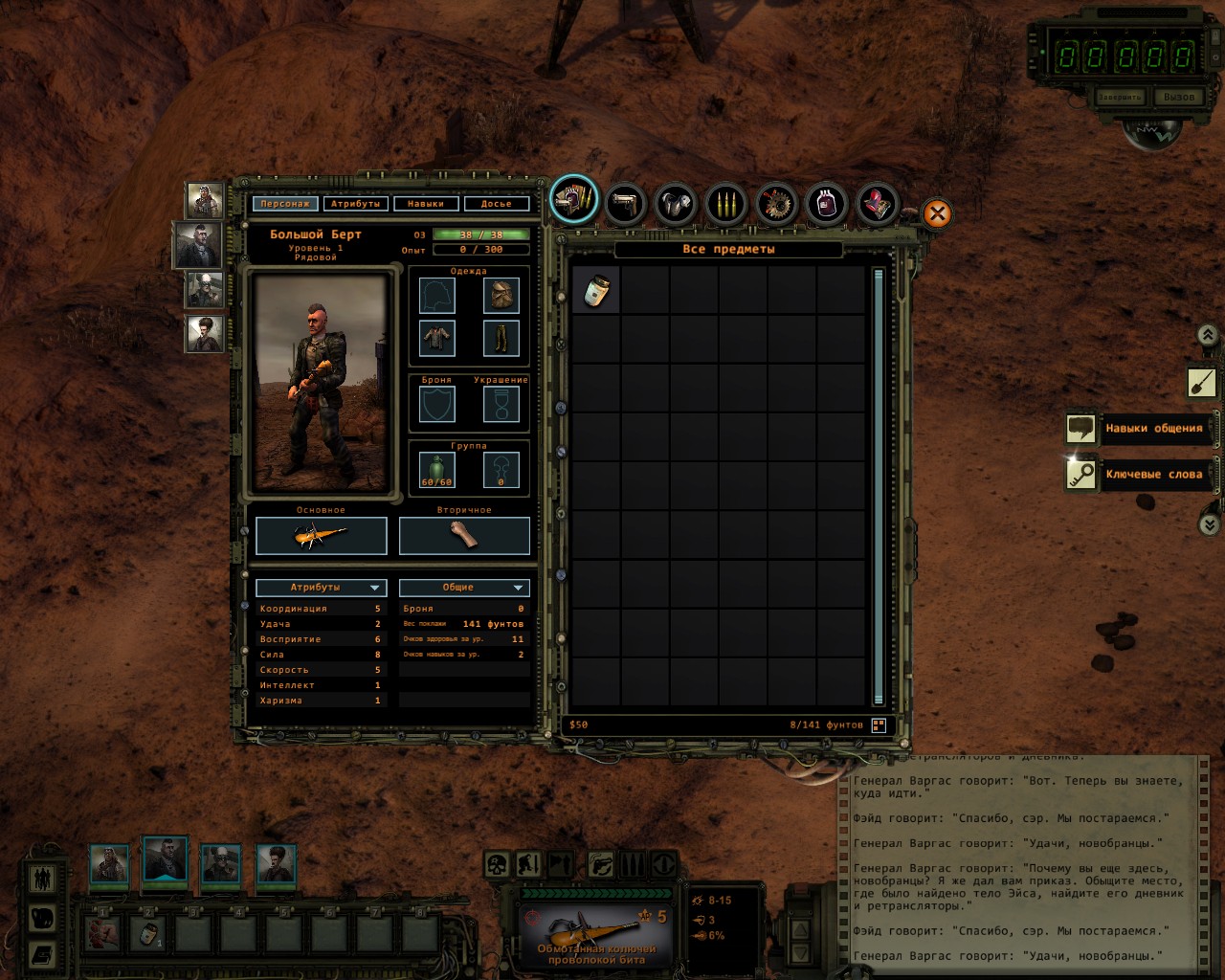The width and height of the screenshot is (1225, 980).
Task: Filter inventory by weapons pistol icon
Action: point(625,203)
